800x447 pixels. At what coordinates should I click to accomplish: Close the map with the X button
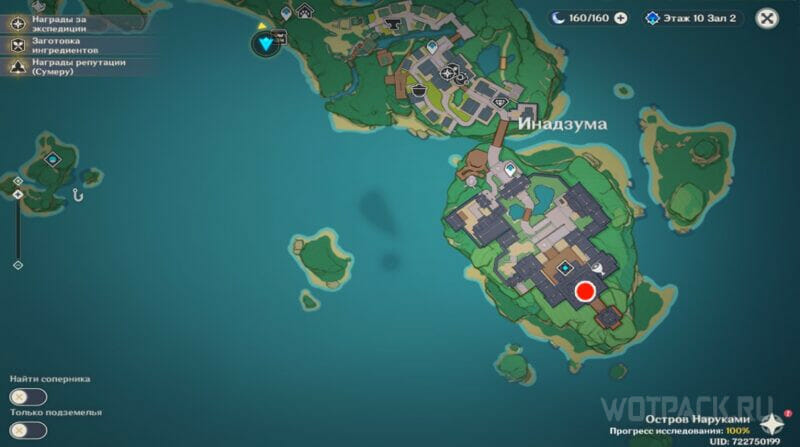point(767,18)
